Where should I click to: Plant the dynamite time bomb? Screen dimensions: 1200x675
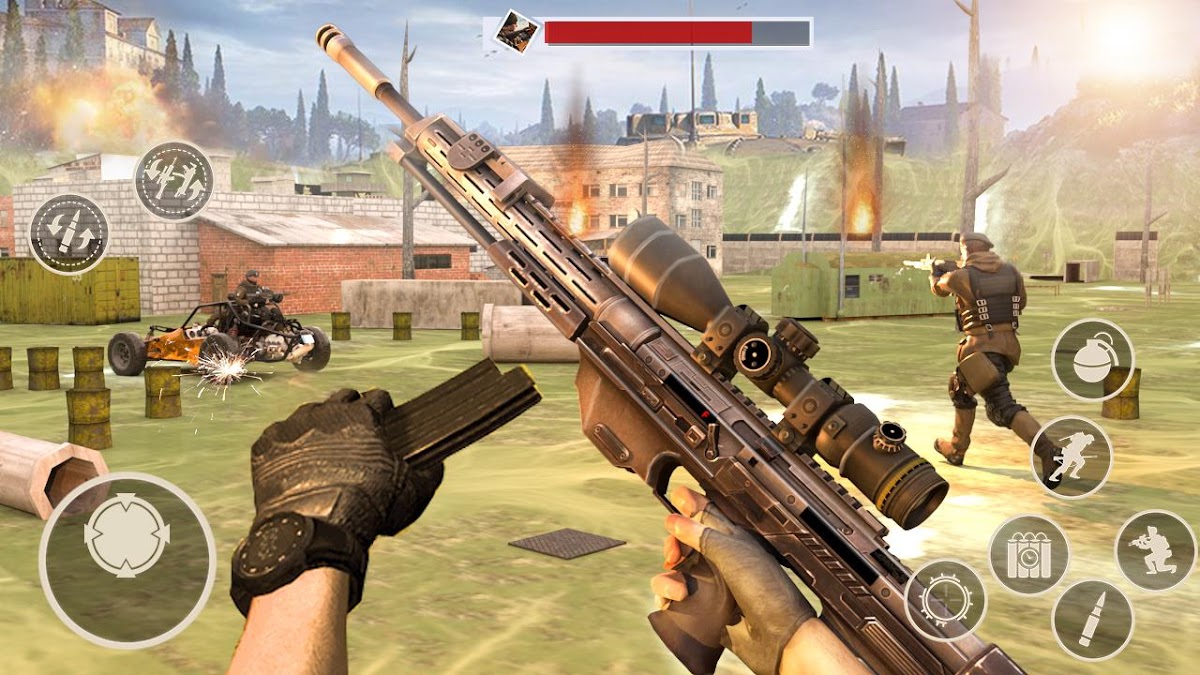click(1028, 555)
